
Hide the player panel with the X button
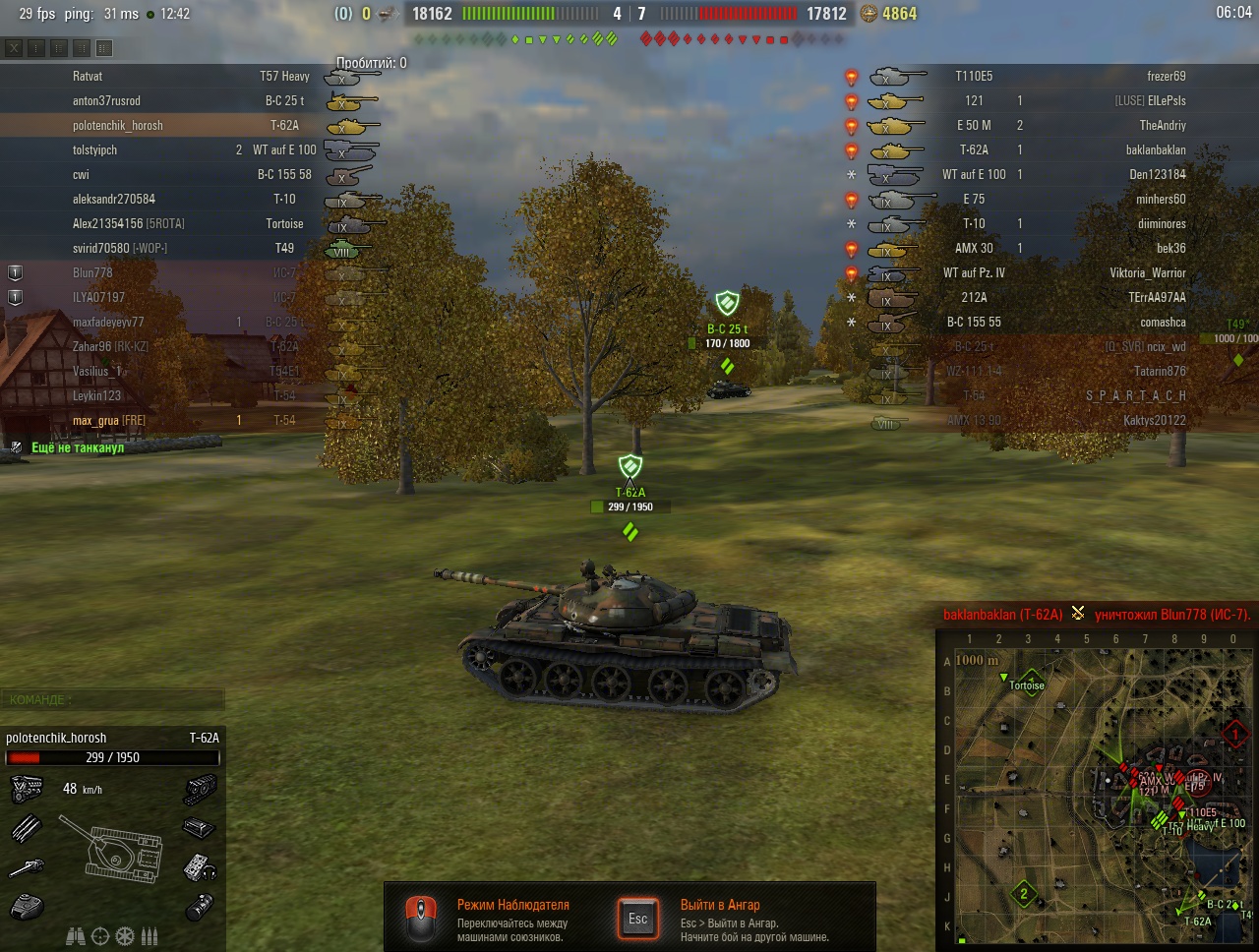pyautogui.click(x=14, y=47)
